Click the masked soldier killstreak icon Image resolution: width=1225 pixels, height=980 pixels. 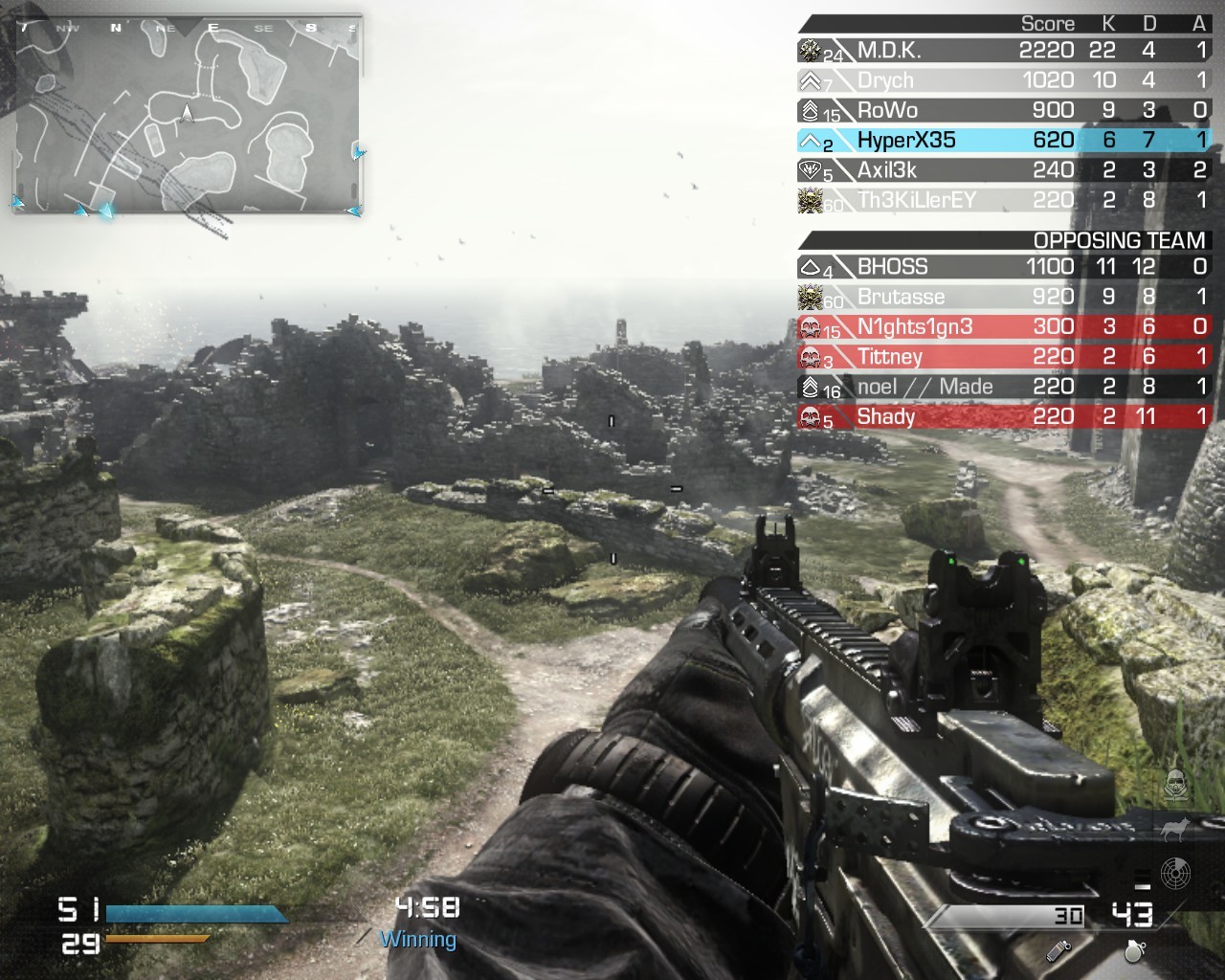1173,786
